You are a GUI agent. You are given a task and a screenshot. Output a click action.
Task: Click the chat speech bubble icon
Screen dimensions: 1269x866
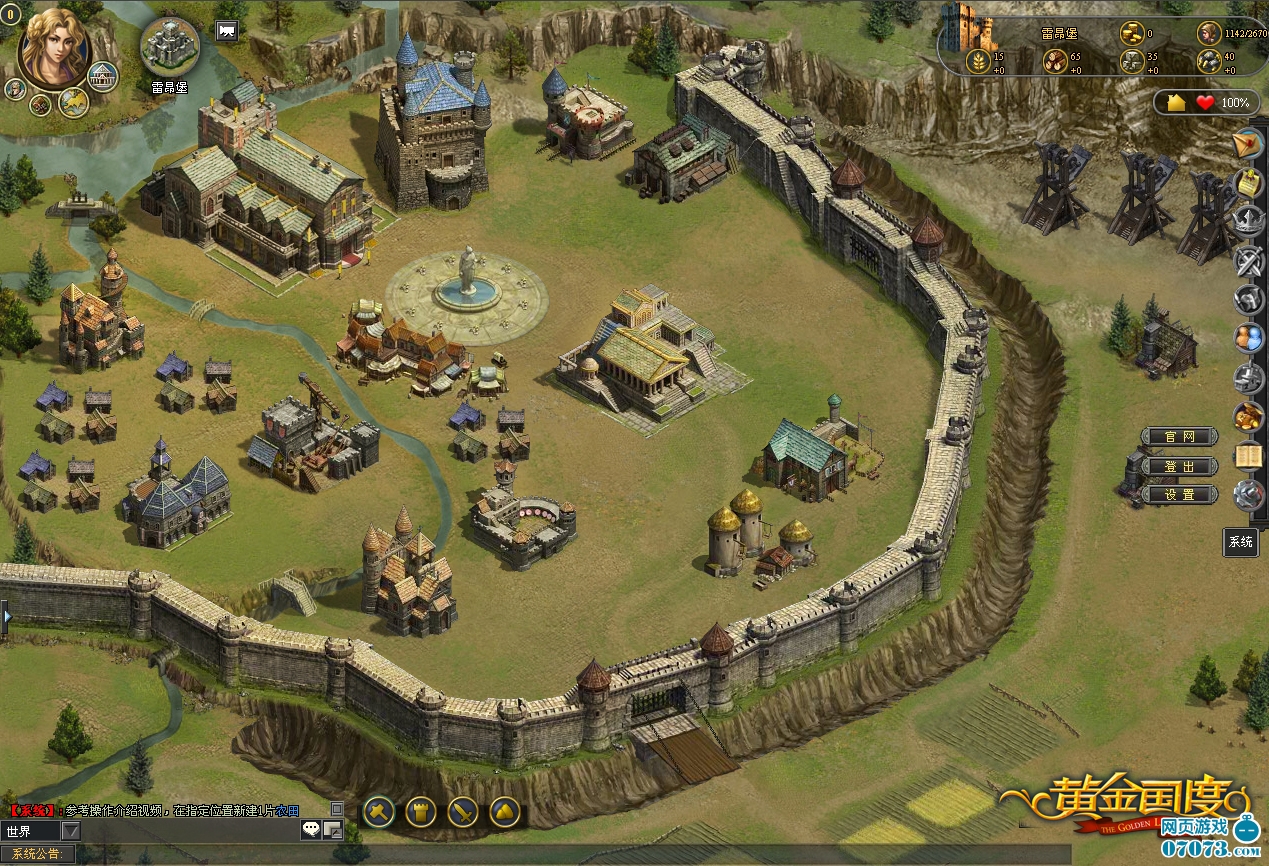(x=311, y=829)
